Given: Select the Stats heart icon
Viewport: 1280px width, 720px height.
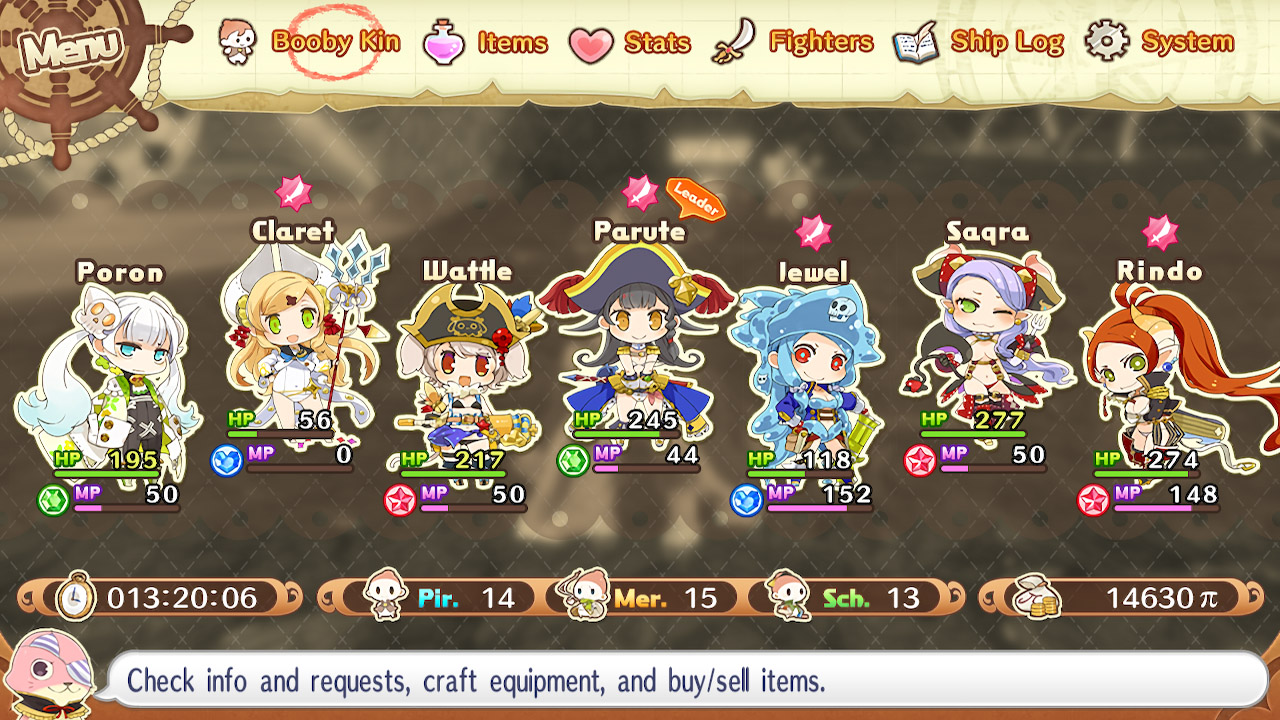Looking at the screenshot, I should [x=592, y=41].
